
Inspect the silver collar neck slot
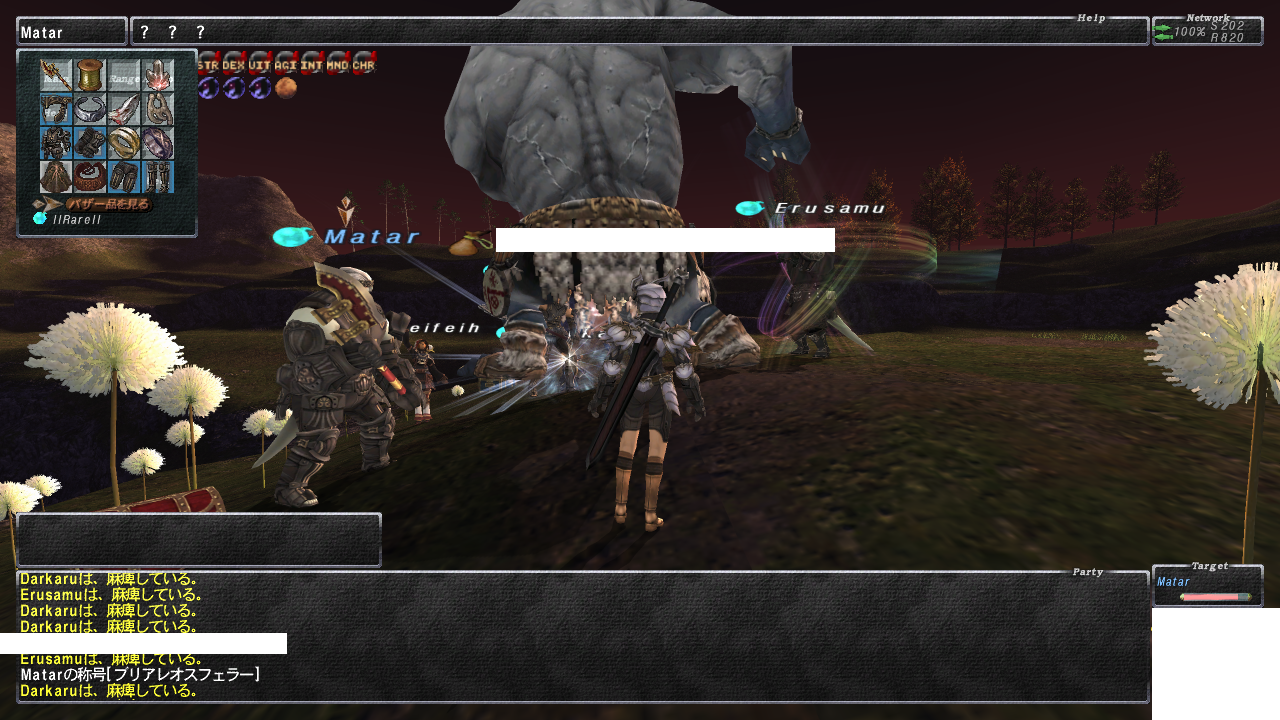[90, 109]
